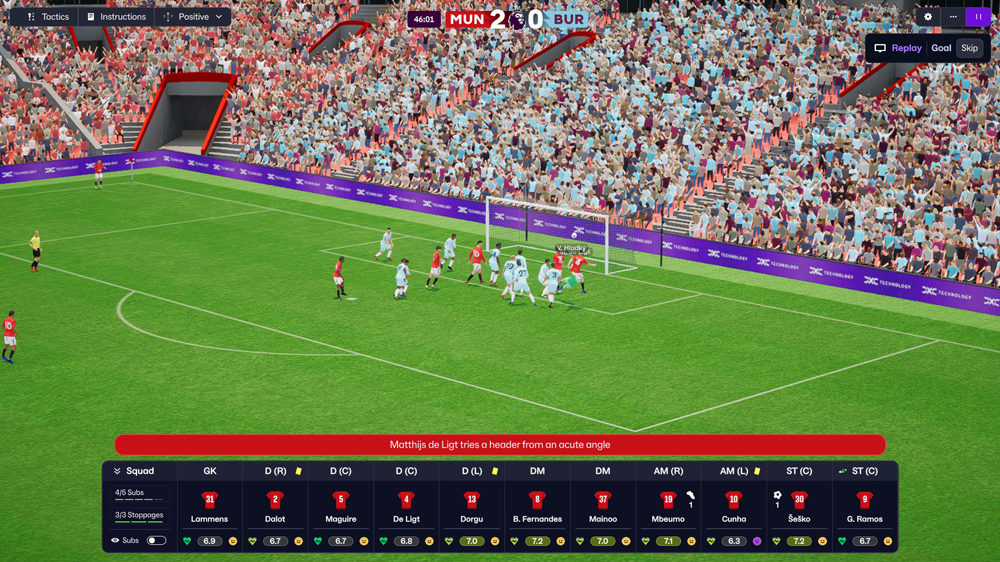Choose Mainoo's player card
The image size is (1000, 562).
coord(602,505)
